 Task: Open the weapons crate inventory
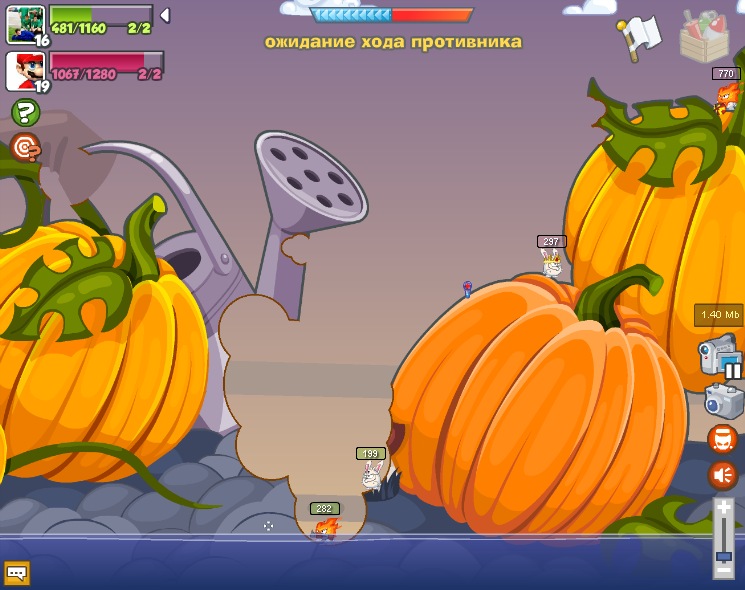pos(704,37)
